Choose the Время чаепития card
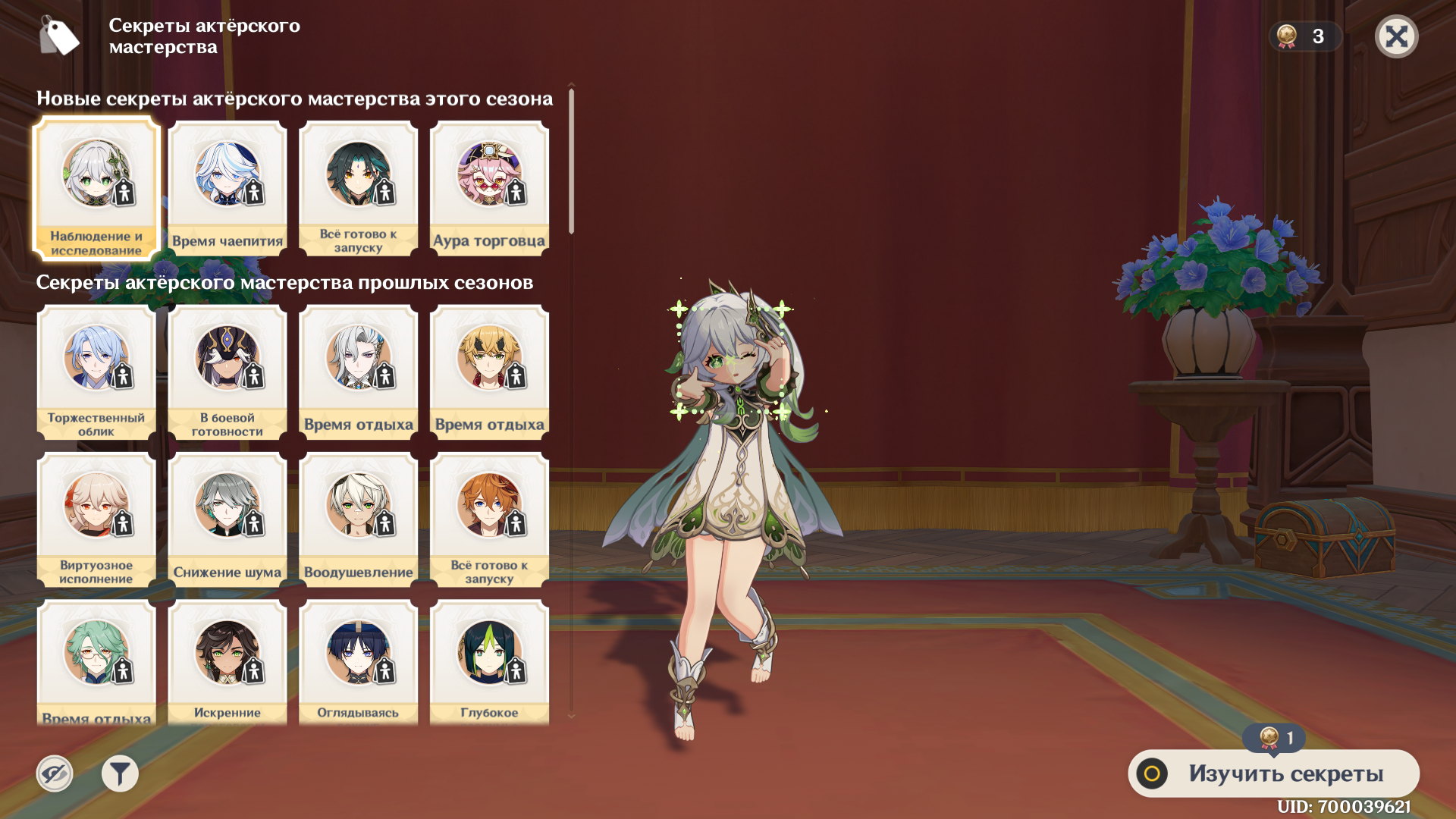The image size is (1456, 819). pyautogui.click(x=227, y=188)
